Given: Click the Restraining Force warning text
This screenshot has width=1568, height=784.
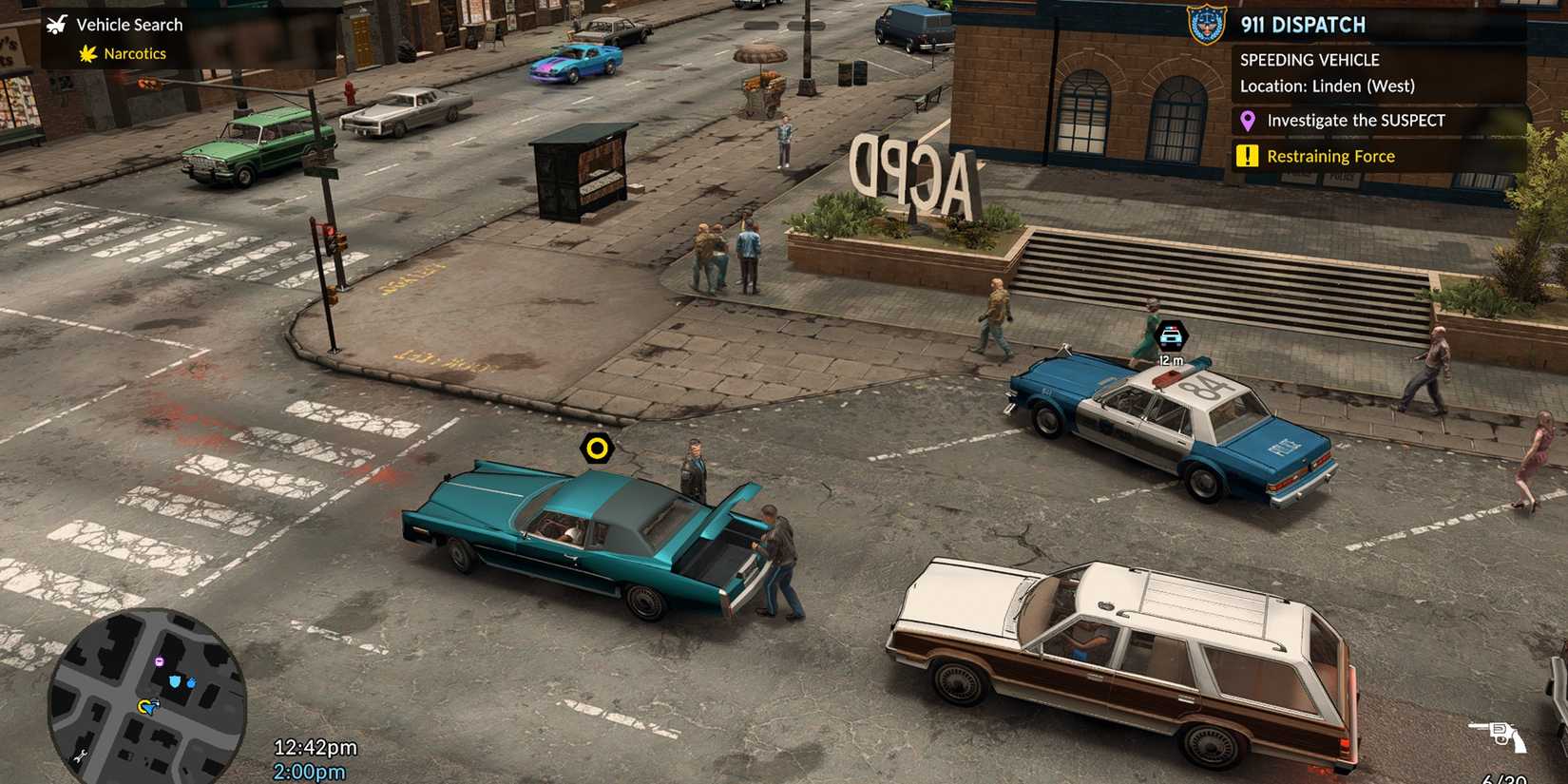Looking at the screenshot, I should pos(1332,155).
